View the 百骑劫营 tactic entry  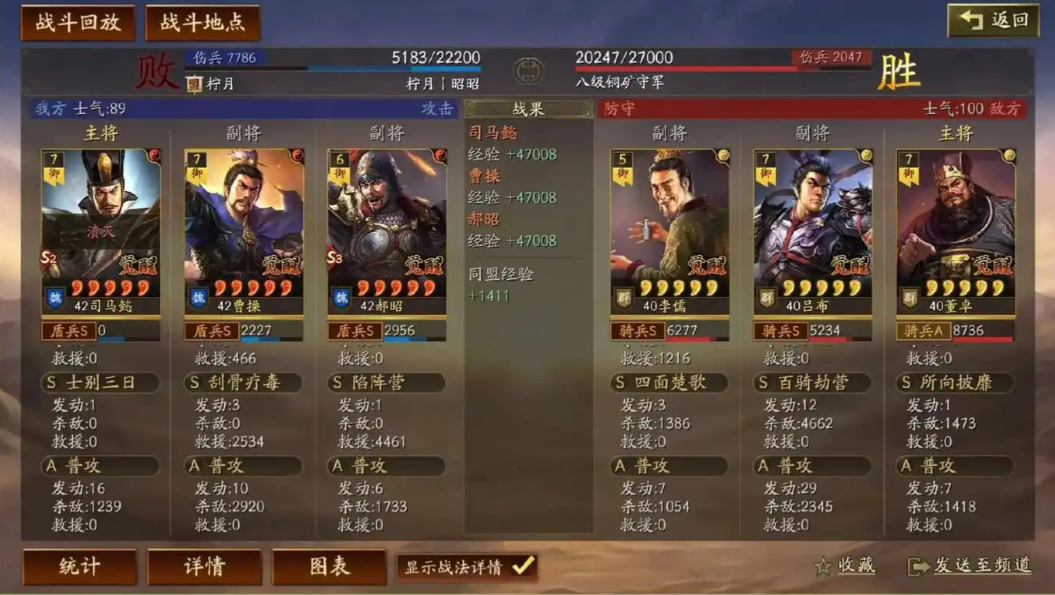pos(813,383)
